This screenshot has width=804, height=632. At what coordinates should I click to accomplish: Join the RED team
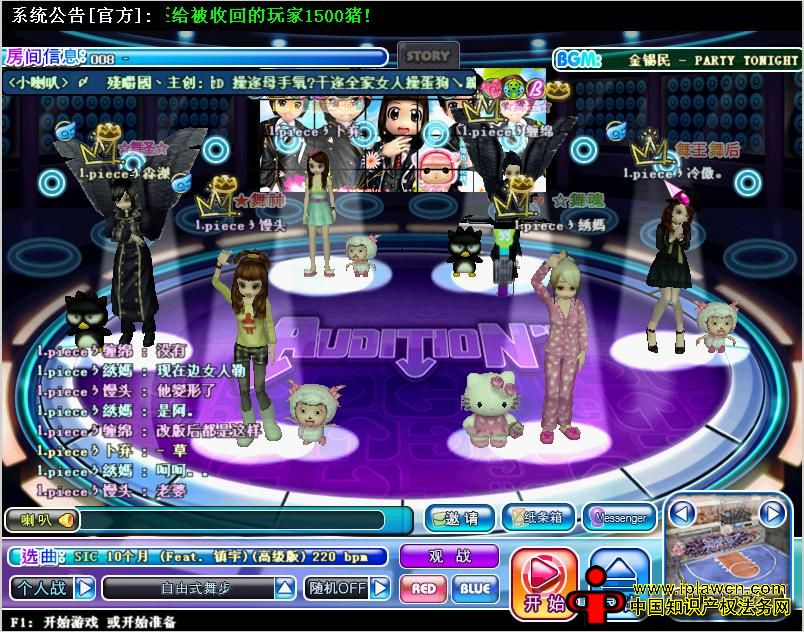[423, 588]
